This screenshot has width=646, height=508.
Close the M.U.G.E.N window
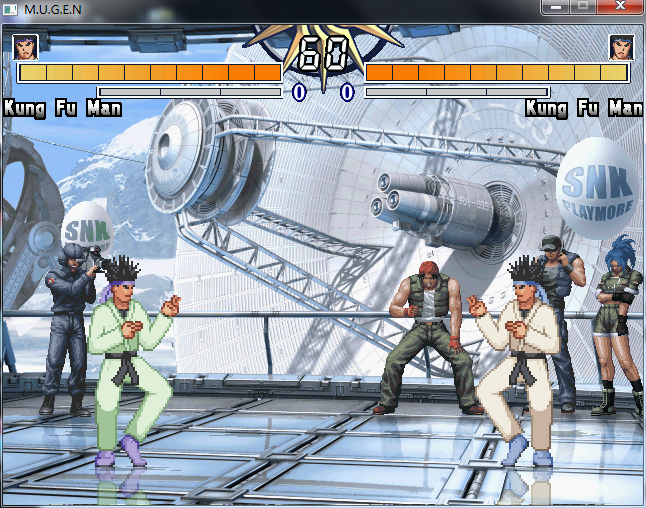click(620, 6)
